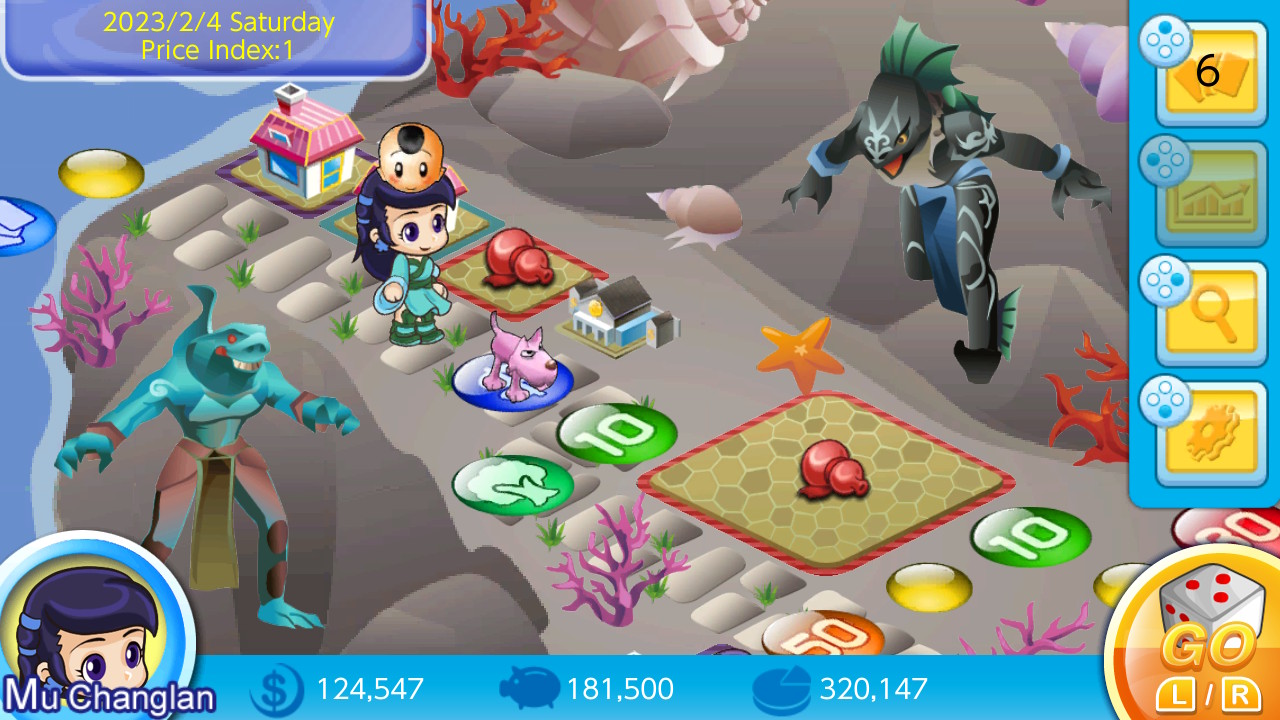Screen dimensions: 1280x720
Task: Click the dollar coin cash icon
Action: point(277,690)
